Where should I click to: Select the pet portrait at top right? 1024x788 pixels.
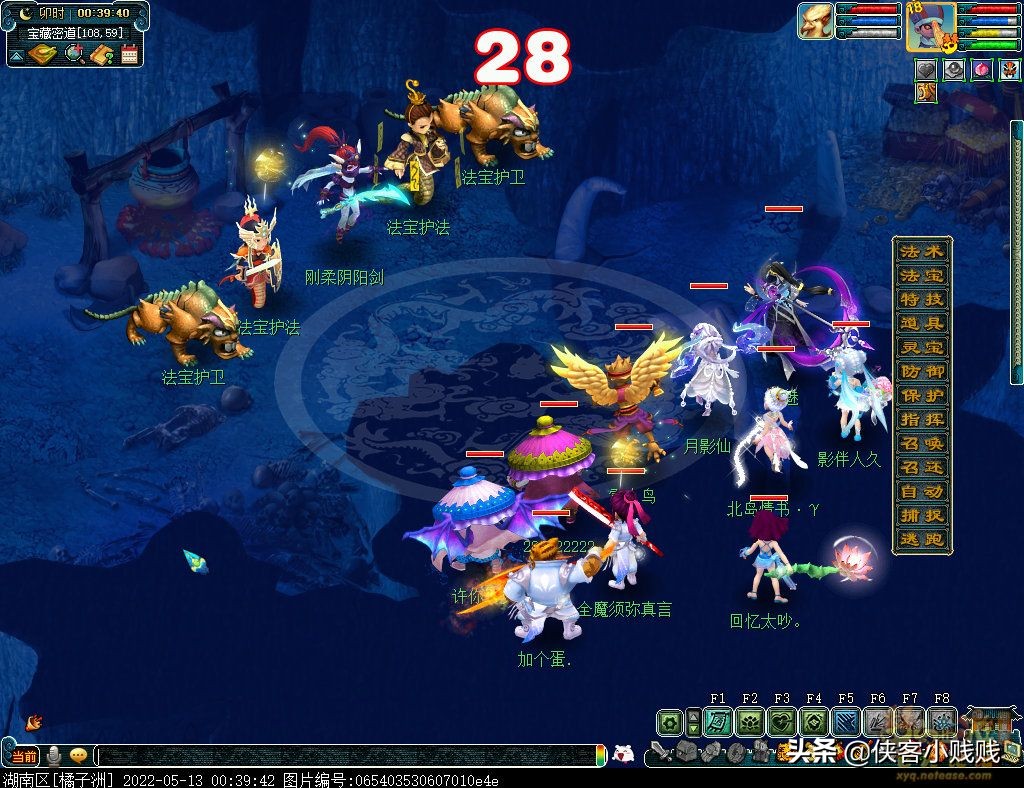pyautogui.click(x=815, y=20)
